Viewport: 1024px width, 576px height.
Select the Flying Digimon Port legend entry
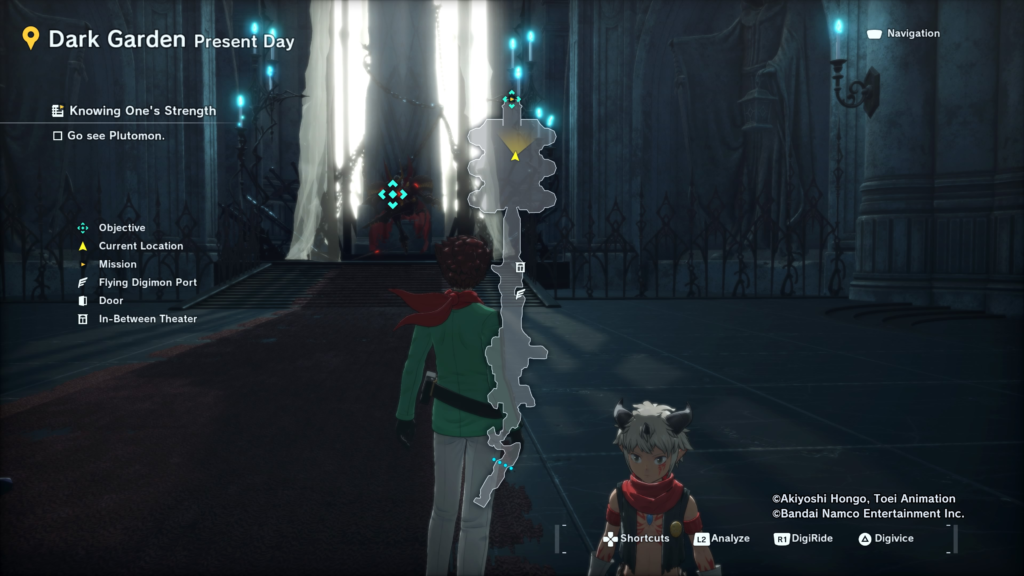click(x=147, y=282)
